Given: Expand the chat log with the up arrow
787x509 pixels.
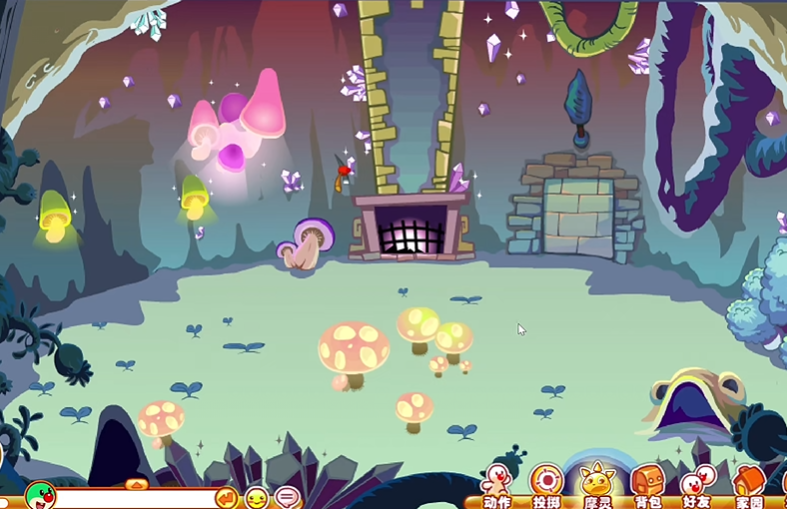Looking at the screenshot, I should [x=136, y=483].
